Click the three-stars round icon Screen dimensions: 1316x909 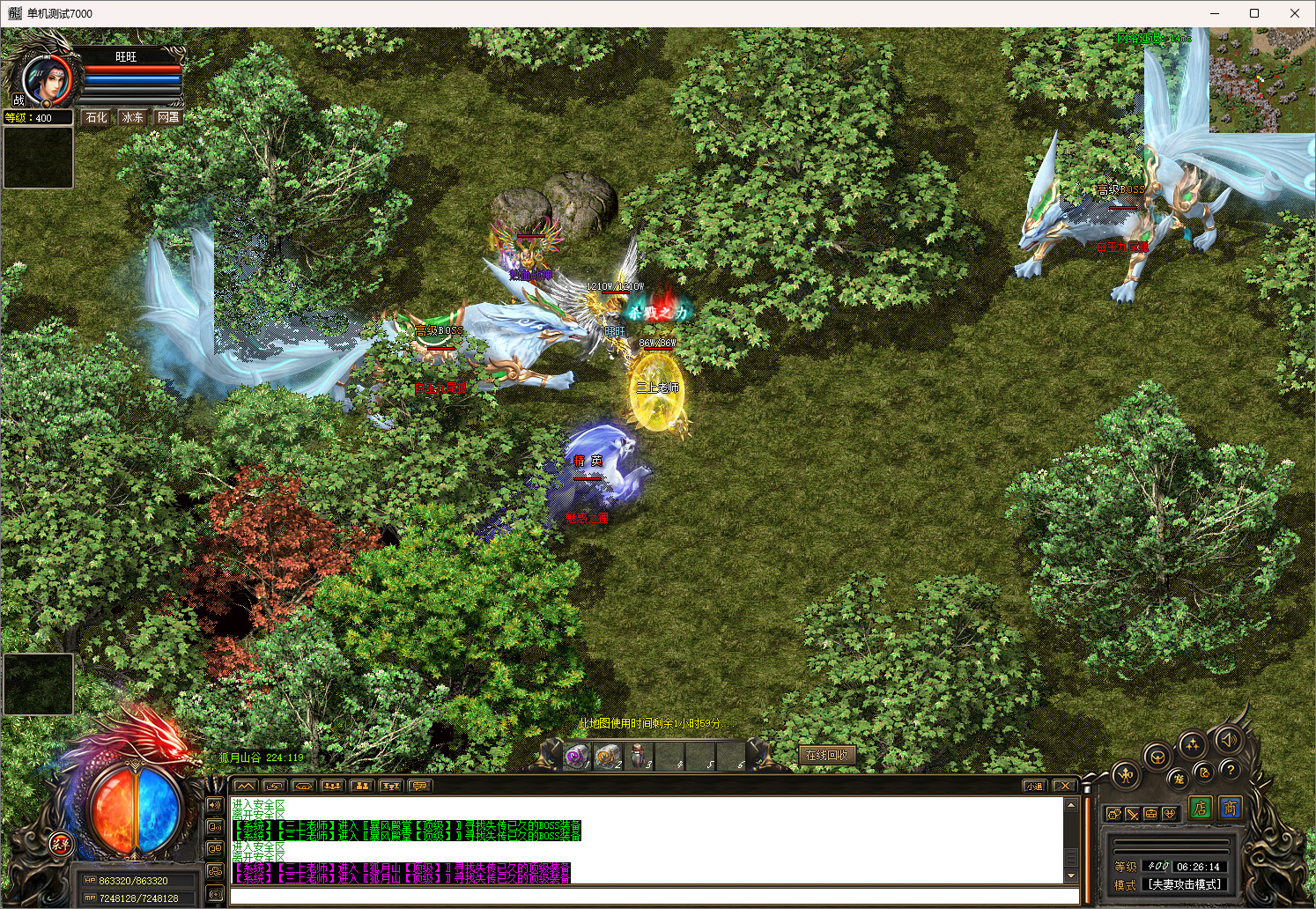click(1192, 745)
